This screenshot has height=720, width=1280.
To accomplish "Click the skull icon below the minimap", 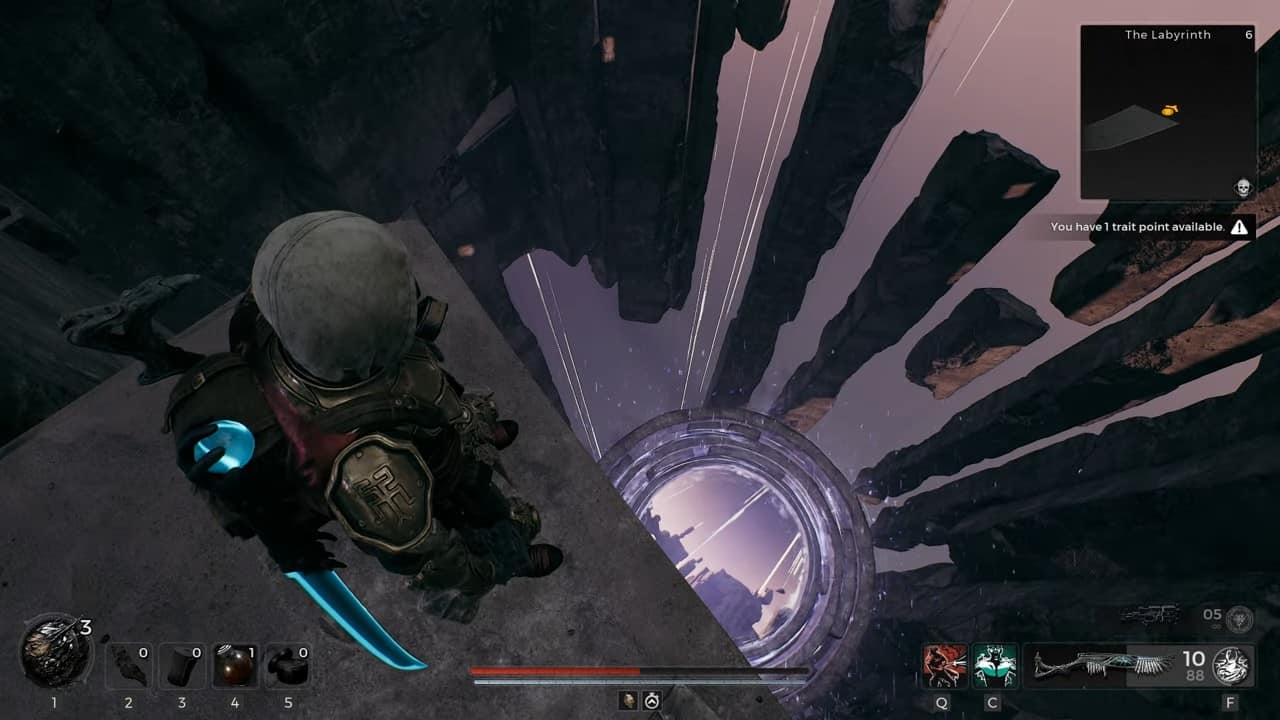I will 1242,187.
